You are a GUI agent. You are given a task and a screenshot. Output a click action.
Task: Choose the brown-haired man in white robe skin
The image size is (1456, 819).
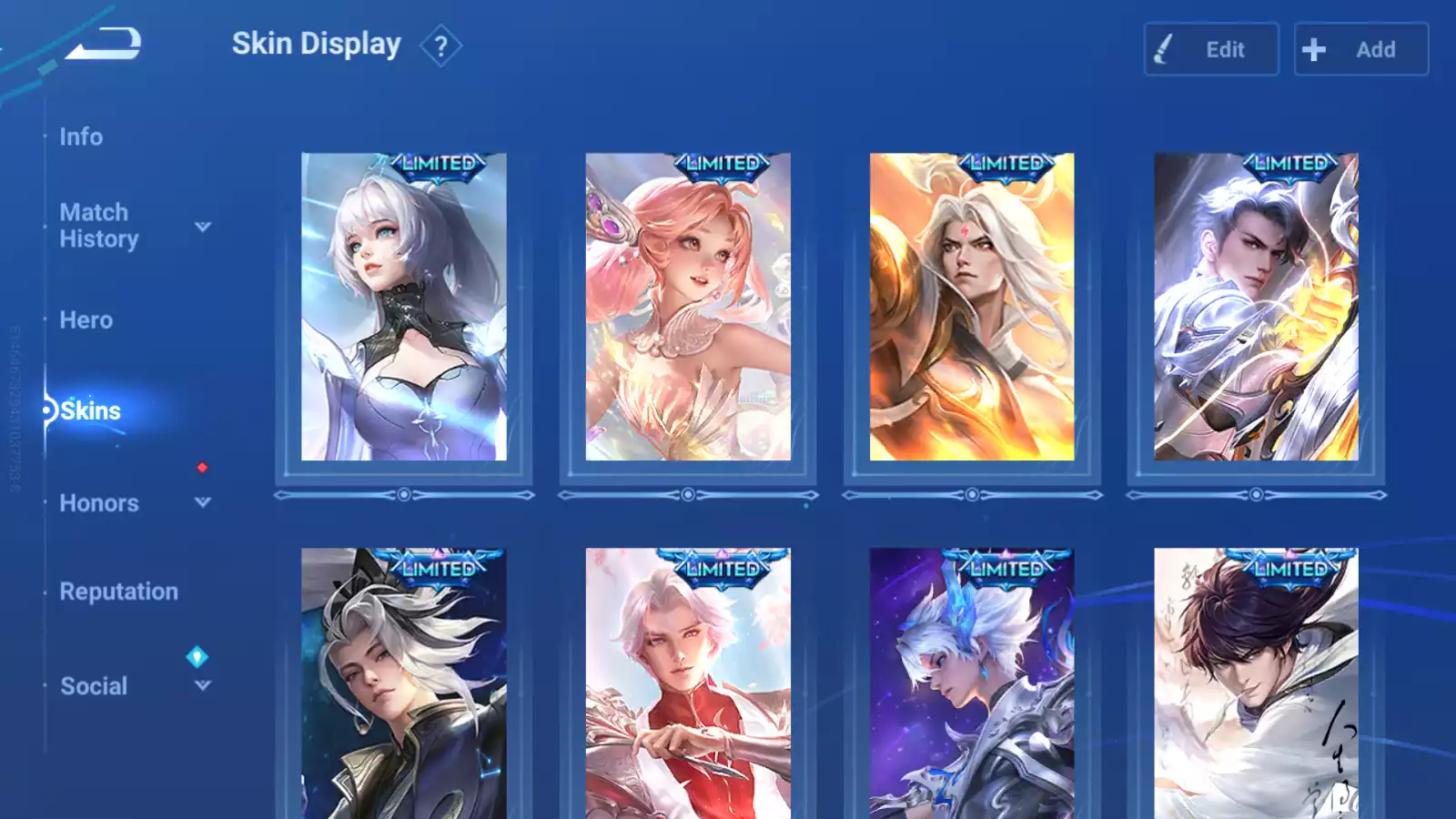pyautogui.click(x=1255, y=682)
